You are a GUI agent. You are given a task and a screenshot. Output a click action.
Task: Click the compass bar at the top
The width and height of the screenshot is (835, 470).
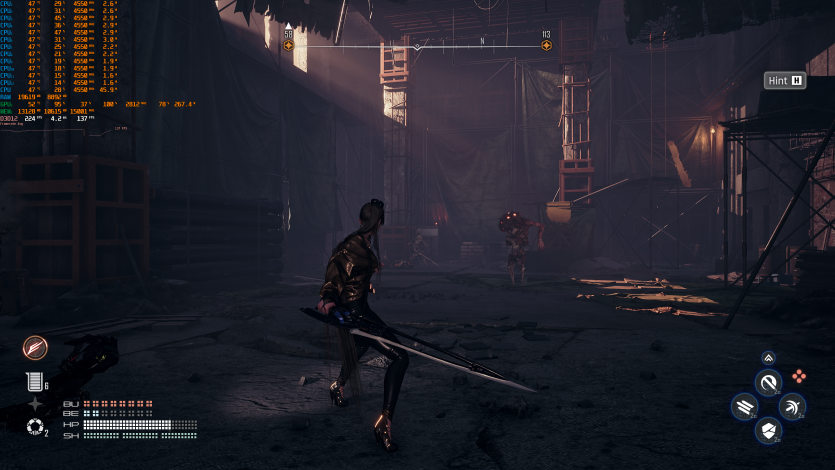[x=417, y=46]
